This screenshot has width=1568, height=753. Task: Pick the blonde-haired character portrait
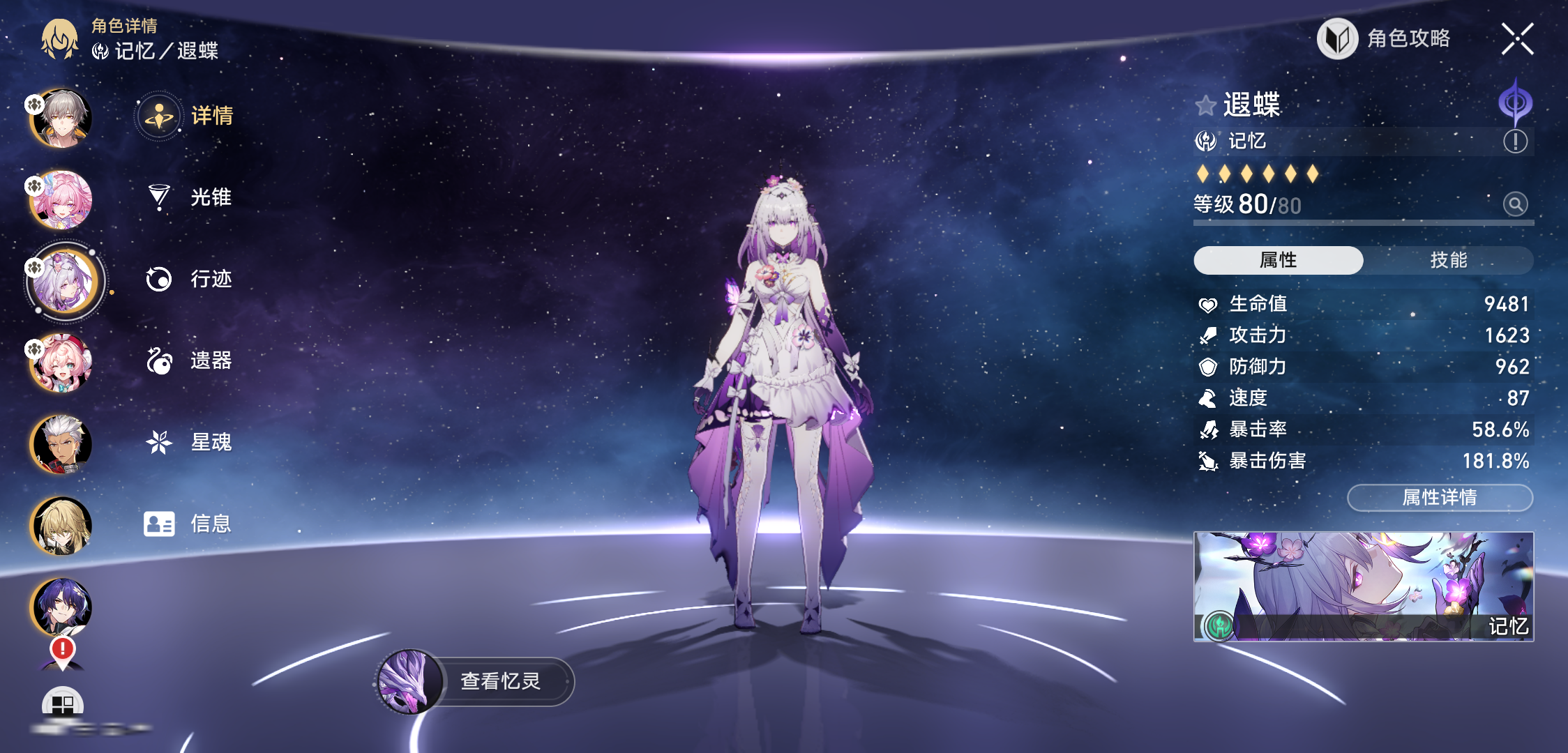[61, 526]
